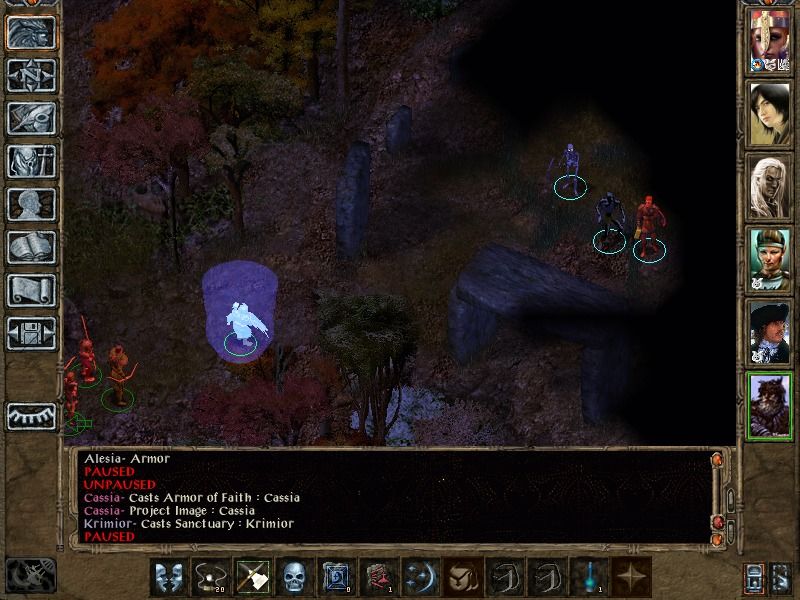
Task: Select the face-painted party member portrait
Action: coord(770,44)
